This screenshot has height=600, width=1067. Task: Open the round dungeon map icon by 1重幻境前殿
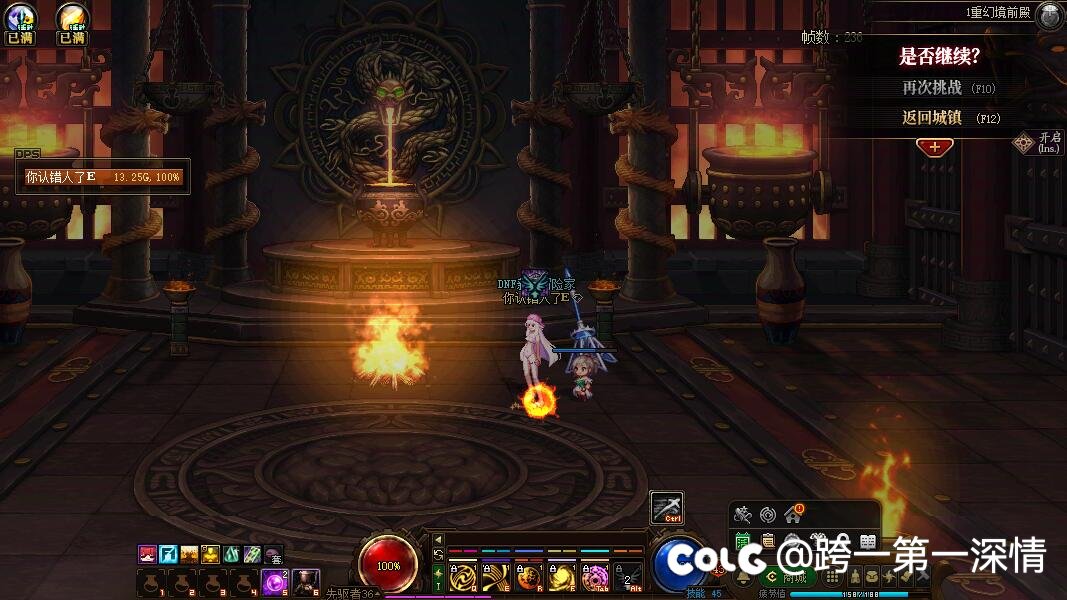[x=1049, y=14]
